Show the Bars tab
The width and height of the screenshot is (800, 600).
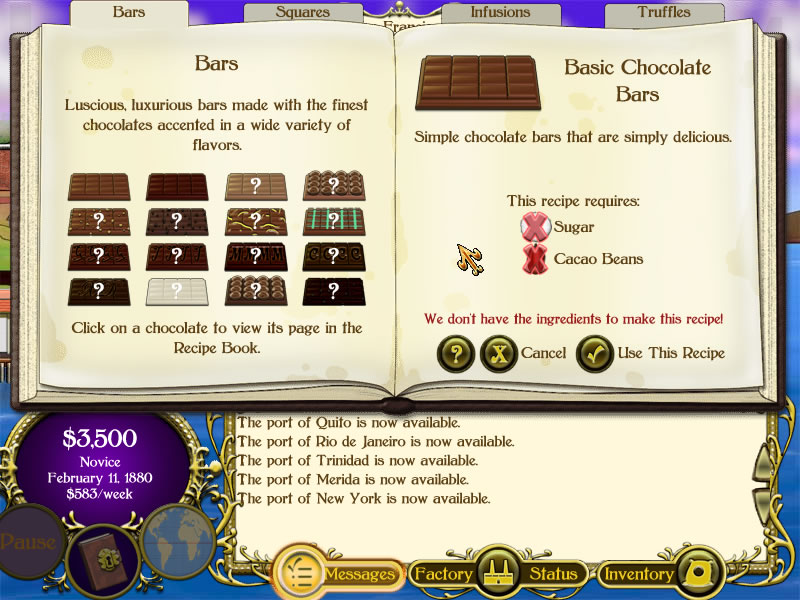point(129,13)
